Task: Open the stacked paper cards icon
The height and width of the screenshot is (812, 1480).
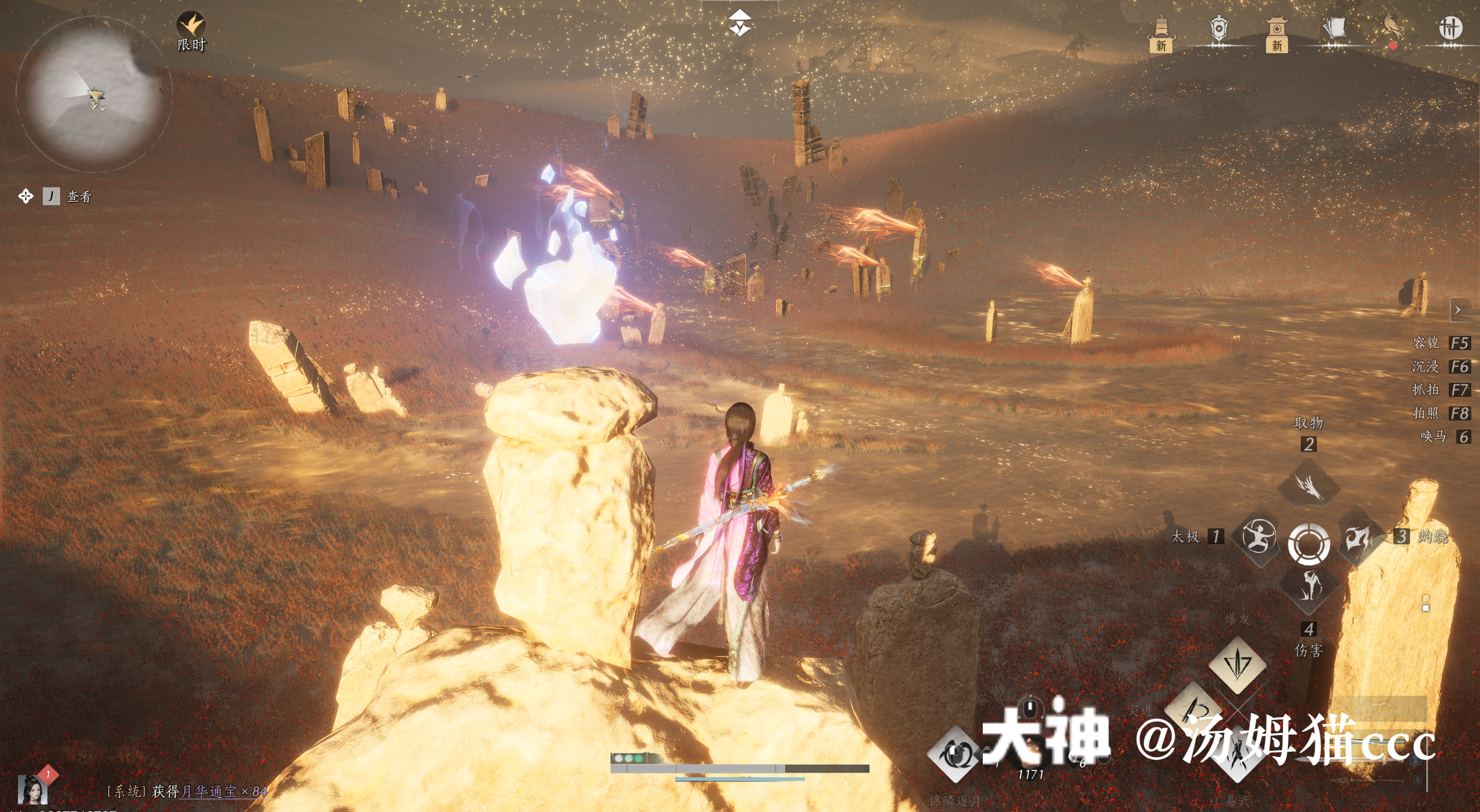Action: [x=1334, y=29]
